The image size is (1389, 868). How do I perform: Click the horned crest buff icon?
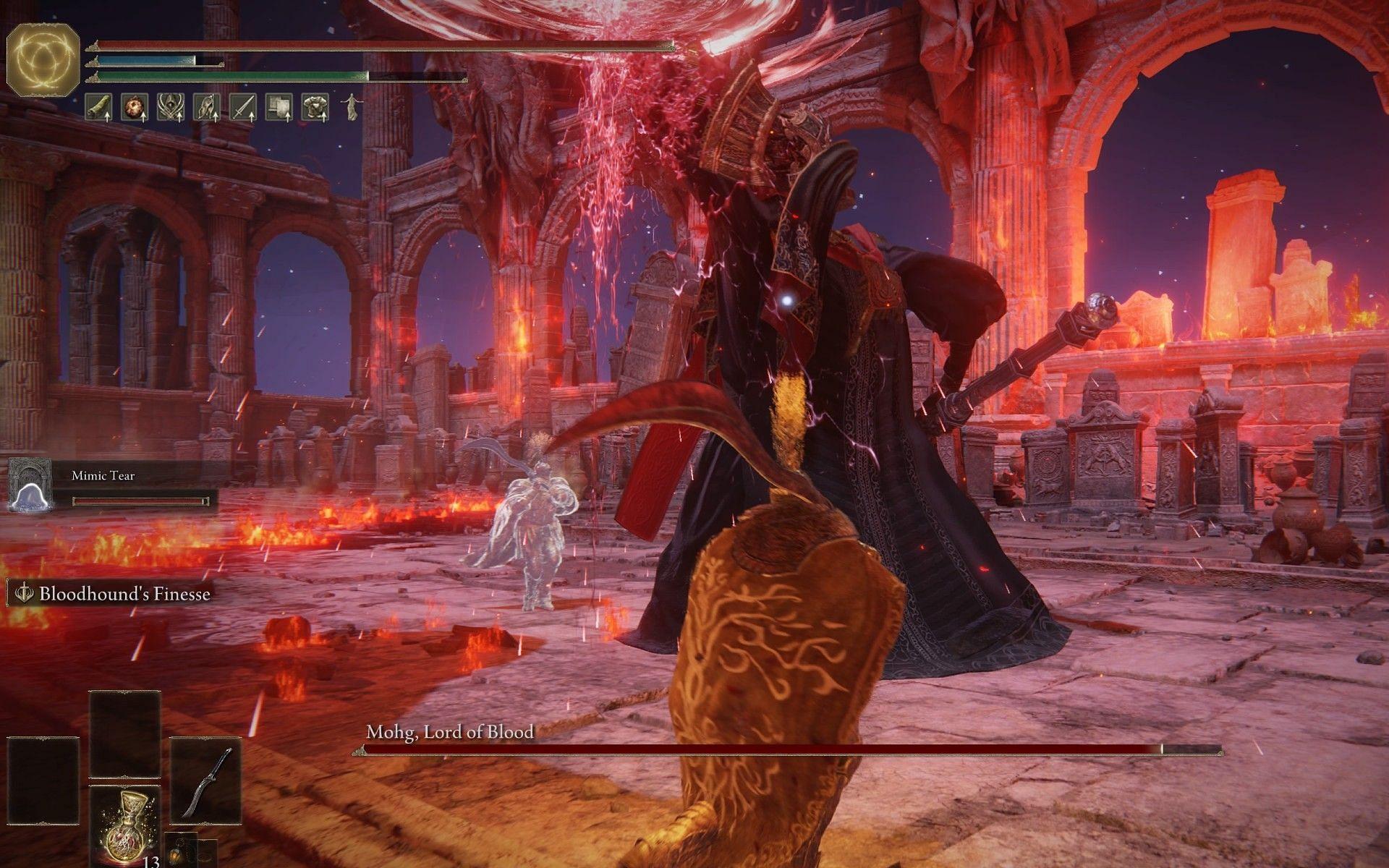pyautogui.click(x=170, y=107)
